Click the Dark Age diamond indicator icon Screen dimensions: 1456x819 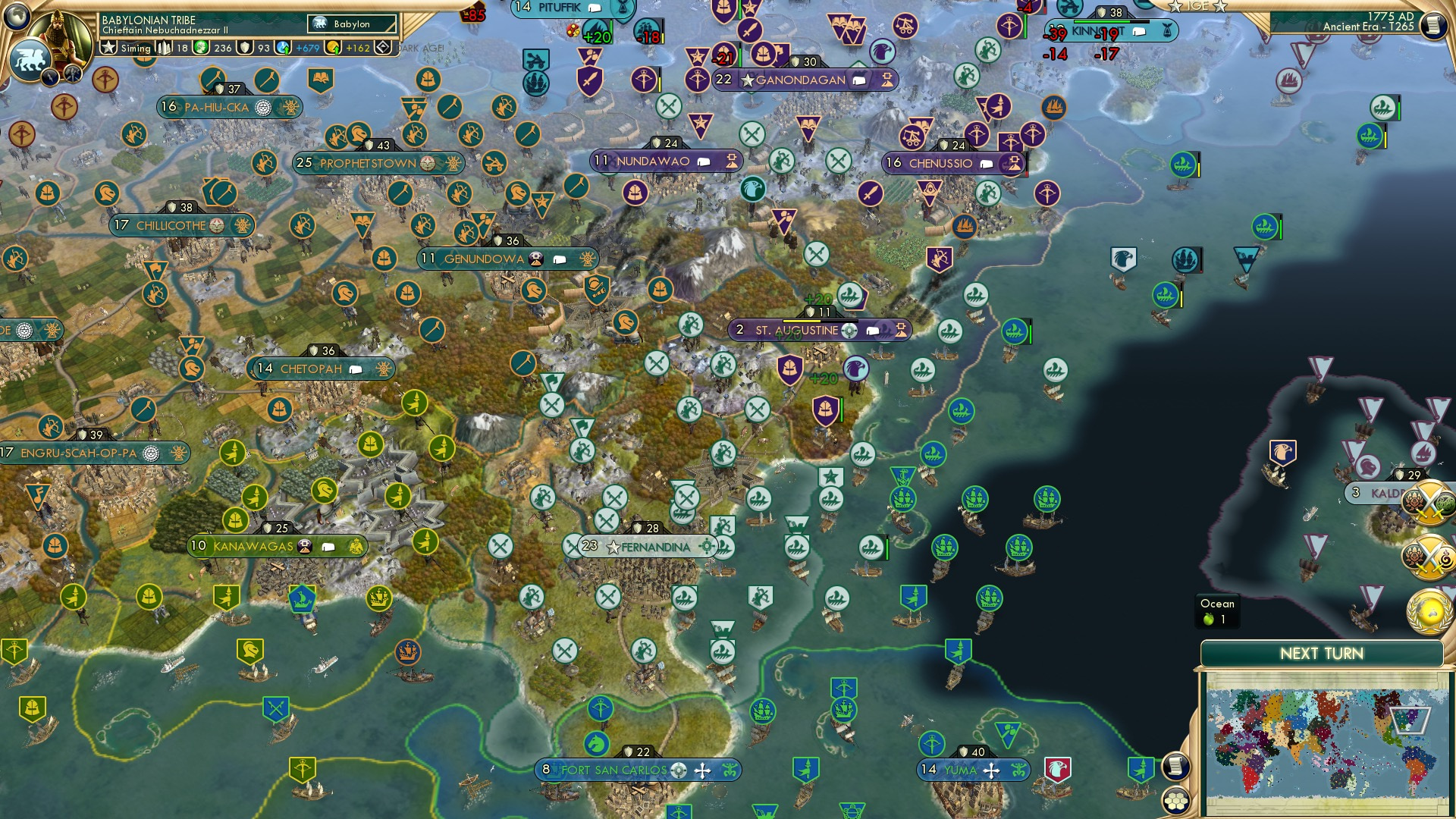(384, 47)
